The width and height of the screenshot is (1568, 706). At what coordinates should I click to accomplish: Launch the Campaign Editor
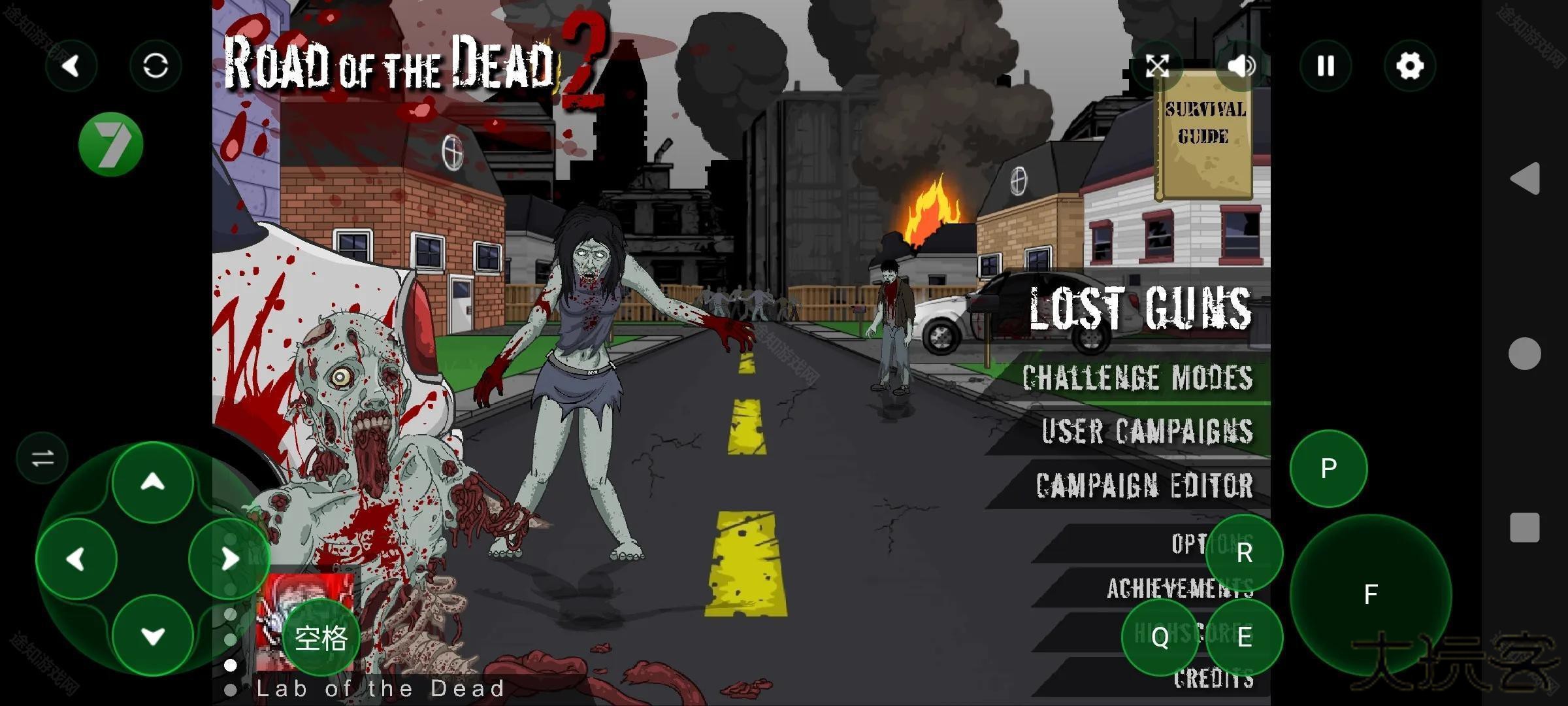pyautogui.click(x=1144, y=485)
